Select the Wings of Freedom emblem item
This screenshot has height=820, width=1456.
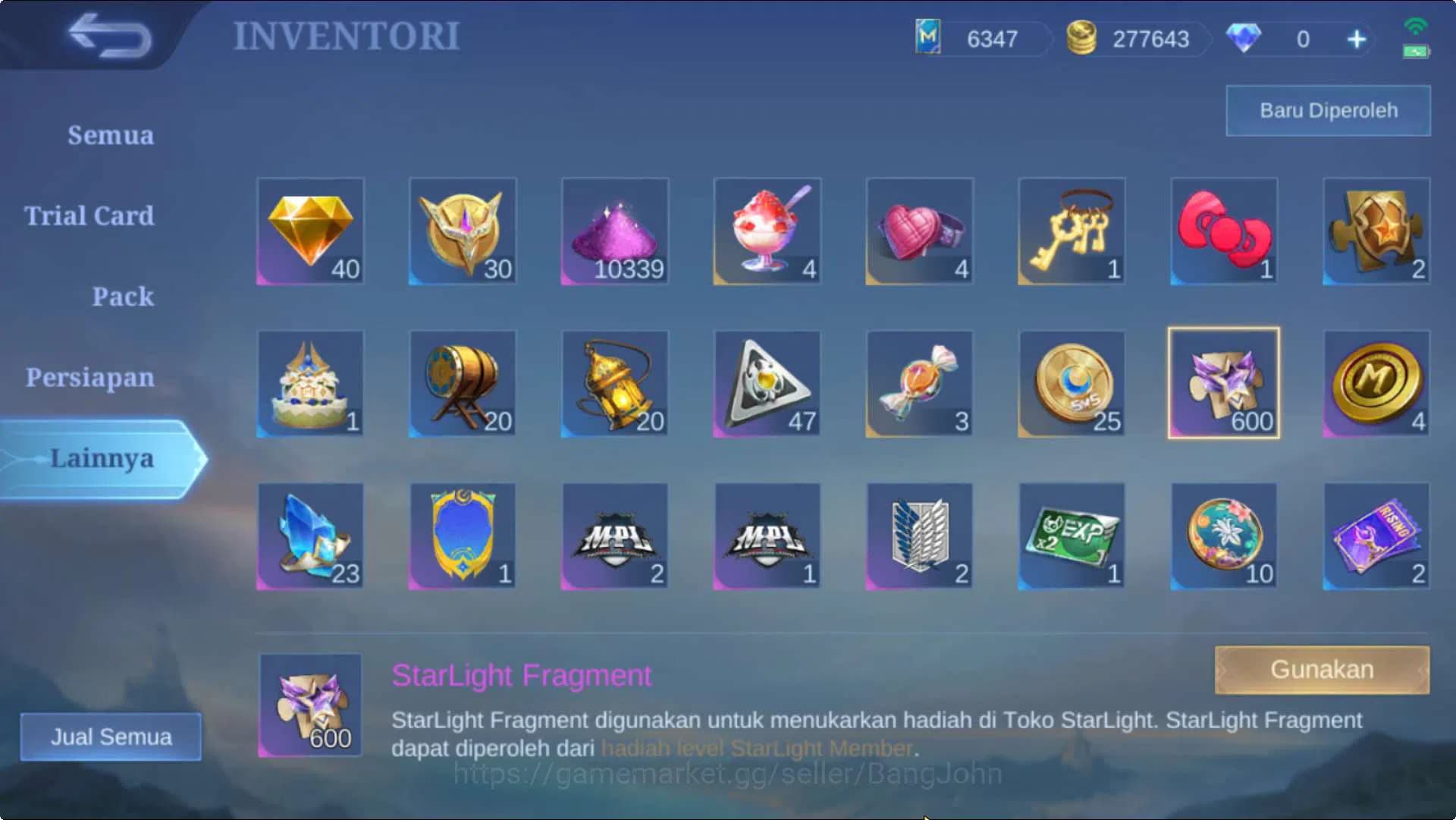click(919, 535)
